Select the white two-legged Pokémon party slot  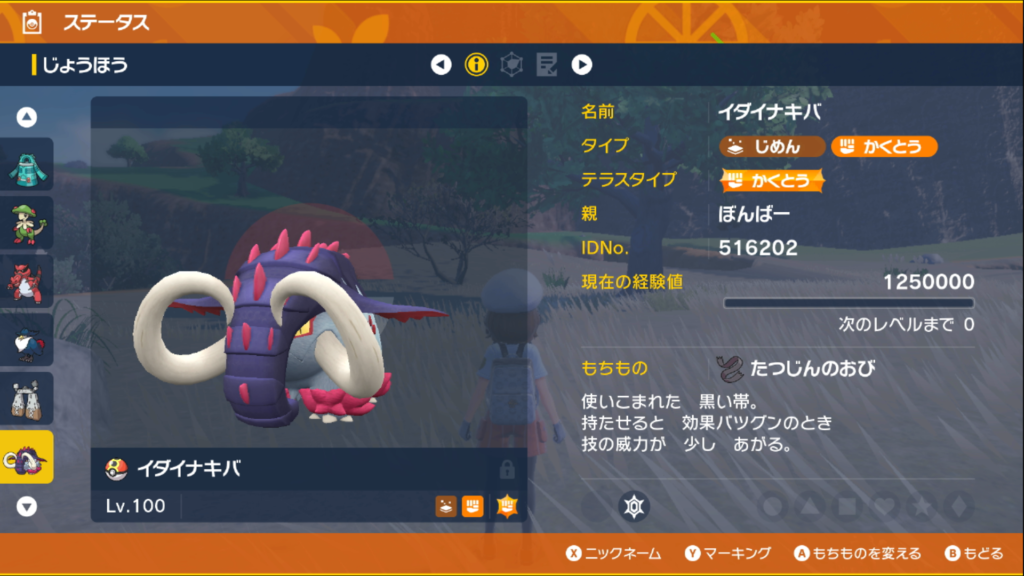click(27, 398)
